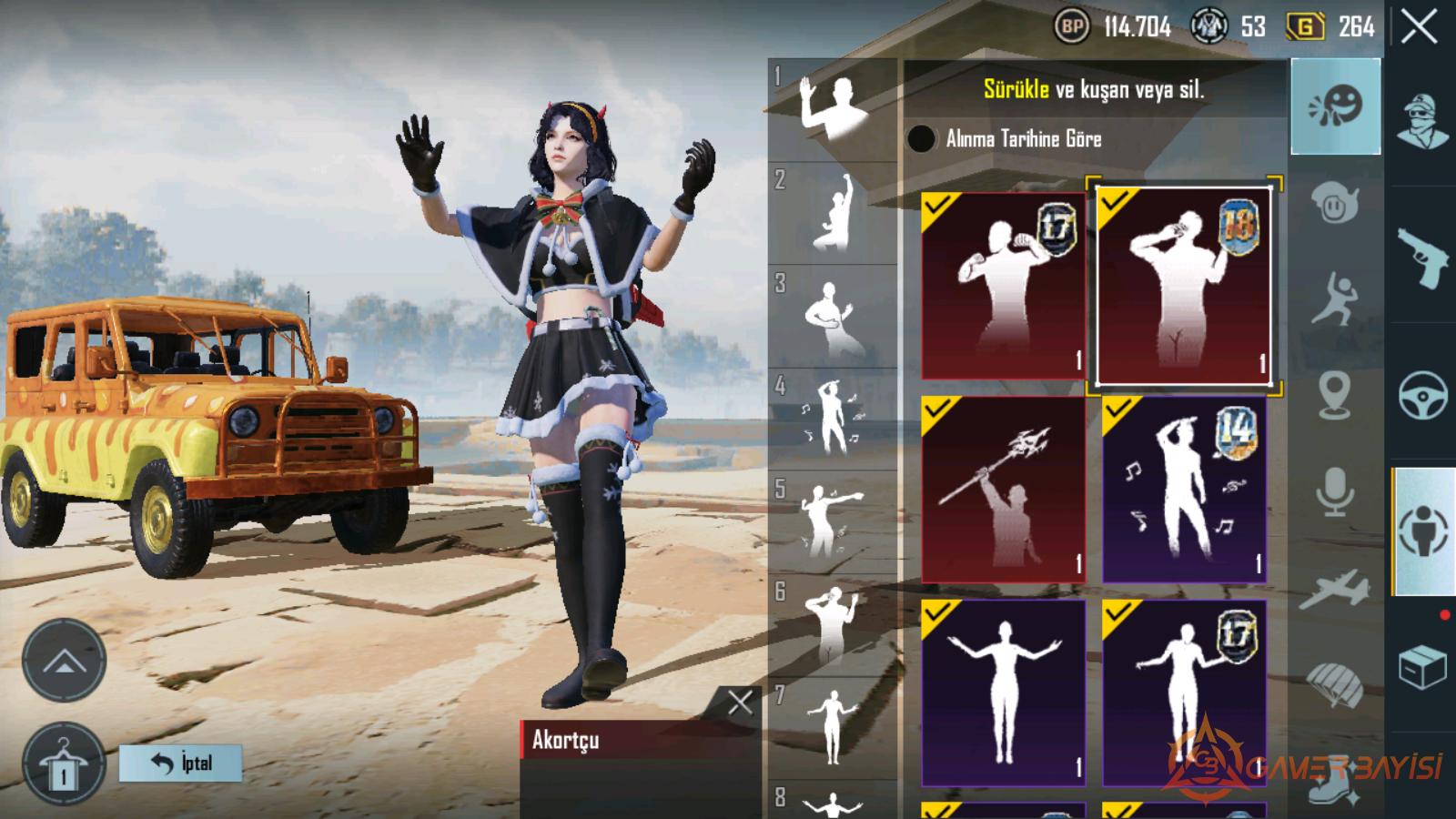Open the map pin location category
Screen dimensions: 1456x819
pyautogui.click(x=1335, y=395)
